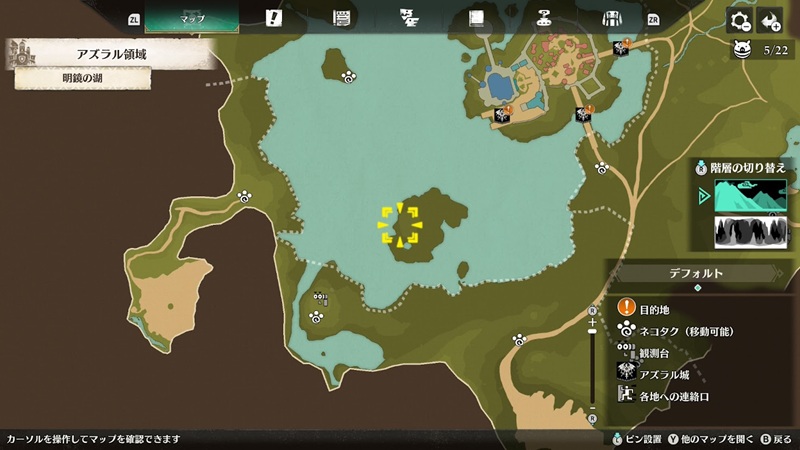This screenshot has width=800, height=450.
Task: Select the 観測台 marker on the southwest peninsula
Action: [320, 297]
